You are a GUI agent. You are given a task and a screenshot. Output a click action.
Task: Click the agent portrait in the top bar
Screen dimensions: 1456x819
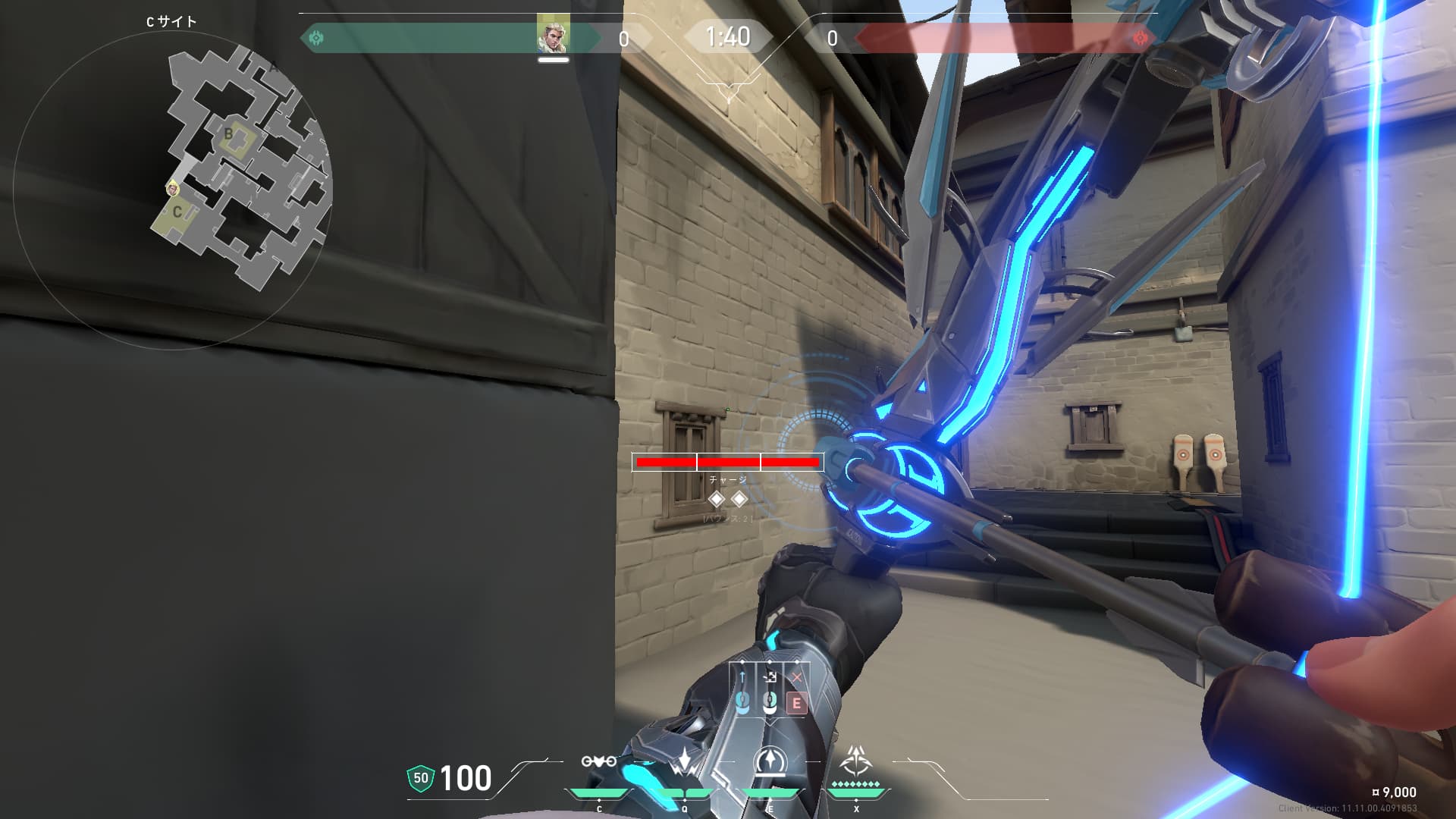[x=553, y=34]
